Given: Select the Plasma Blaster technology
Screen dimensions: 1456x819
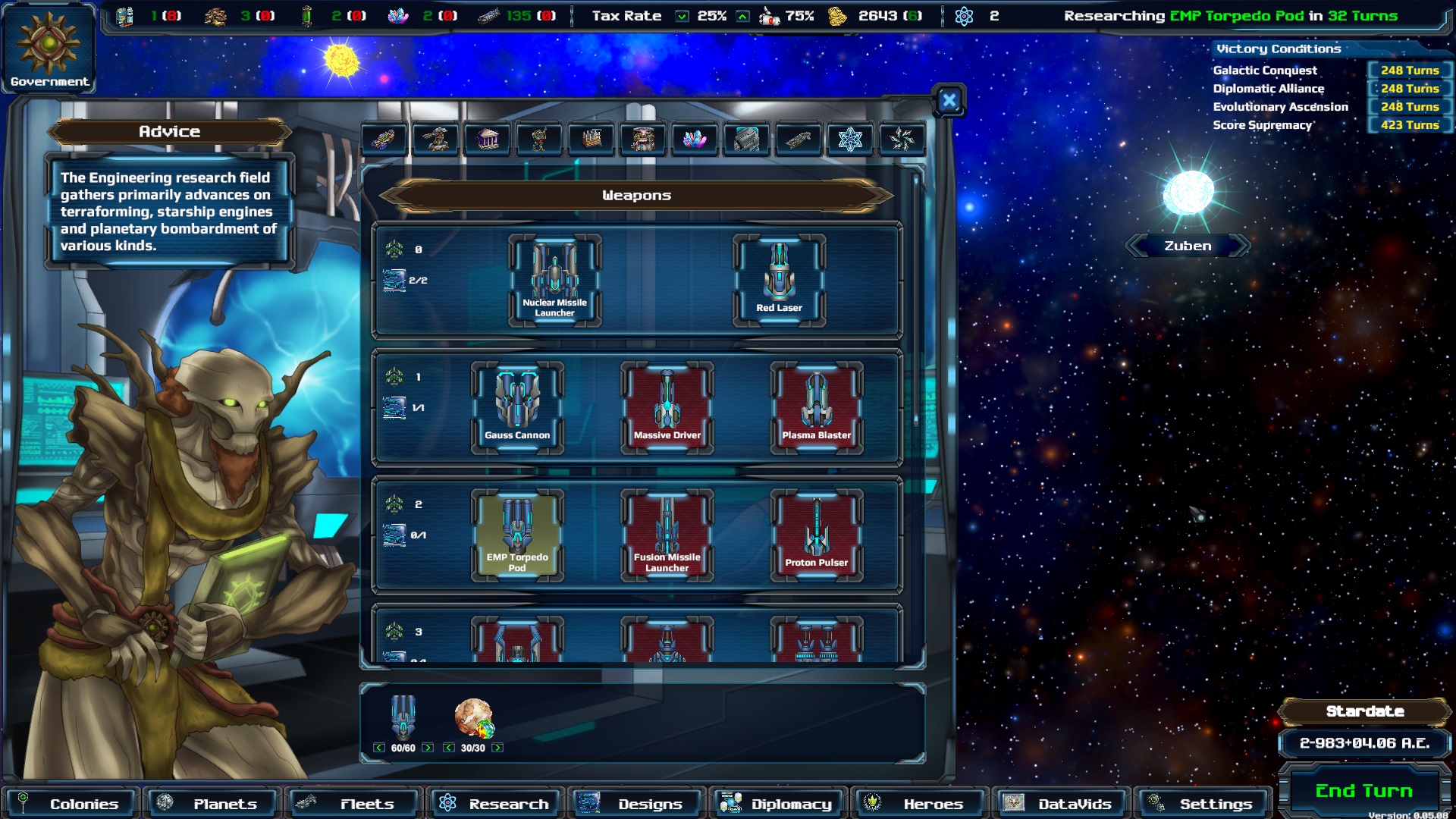Looking at the screenshot, I should [816, 407].
